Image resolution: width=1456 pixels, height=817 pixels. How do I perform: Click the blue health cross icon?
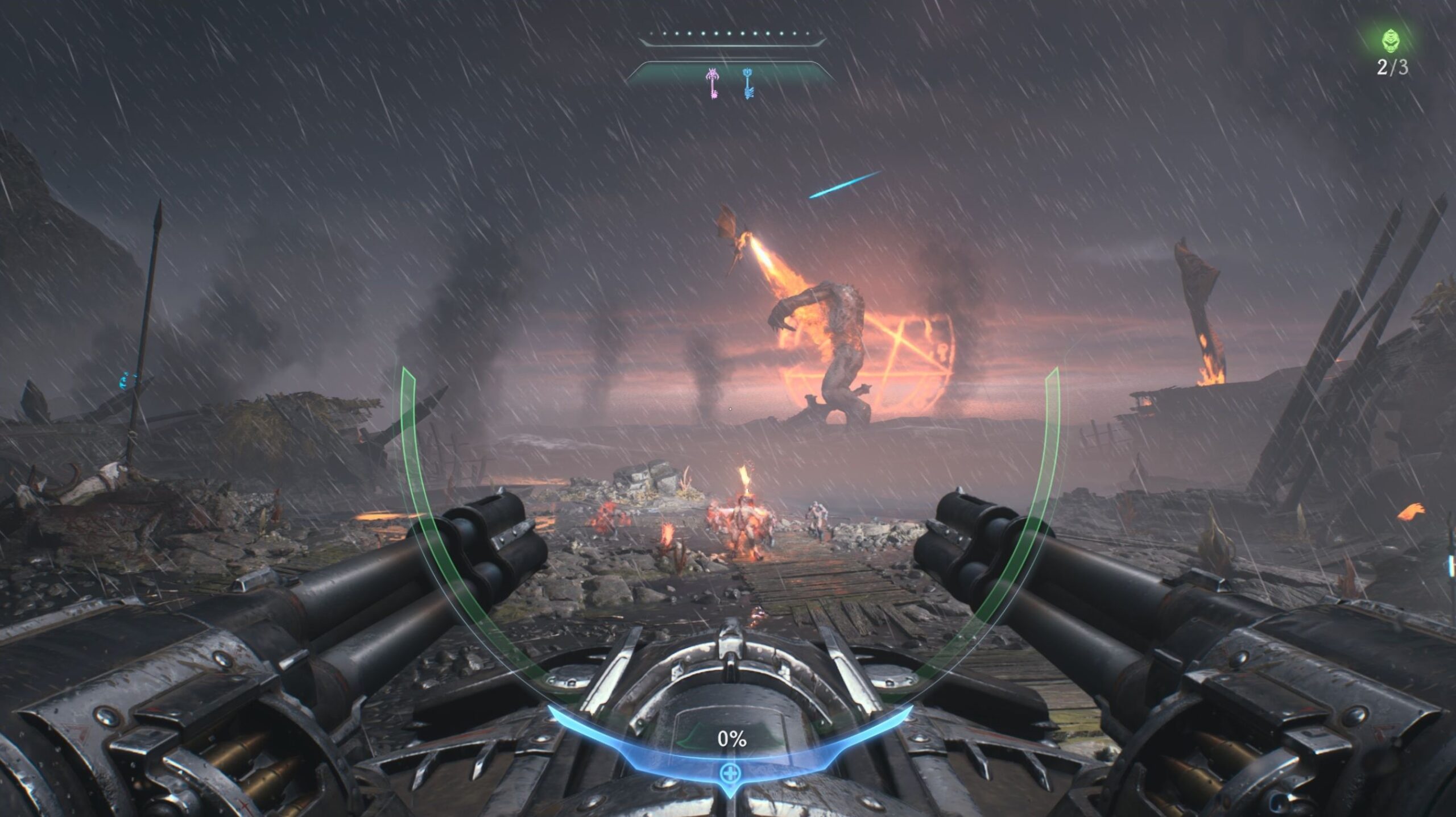coord(729,773)
